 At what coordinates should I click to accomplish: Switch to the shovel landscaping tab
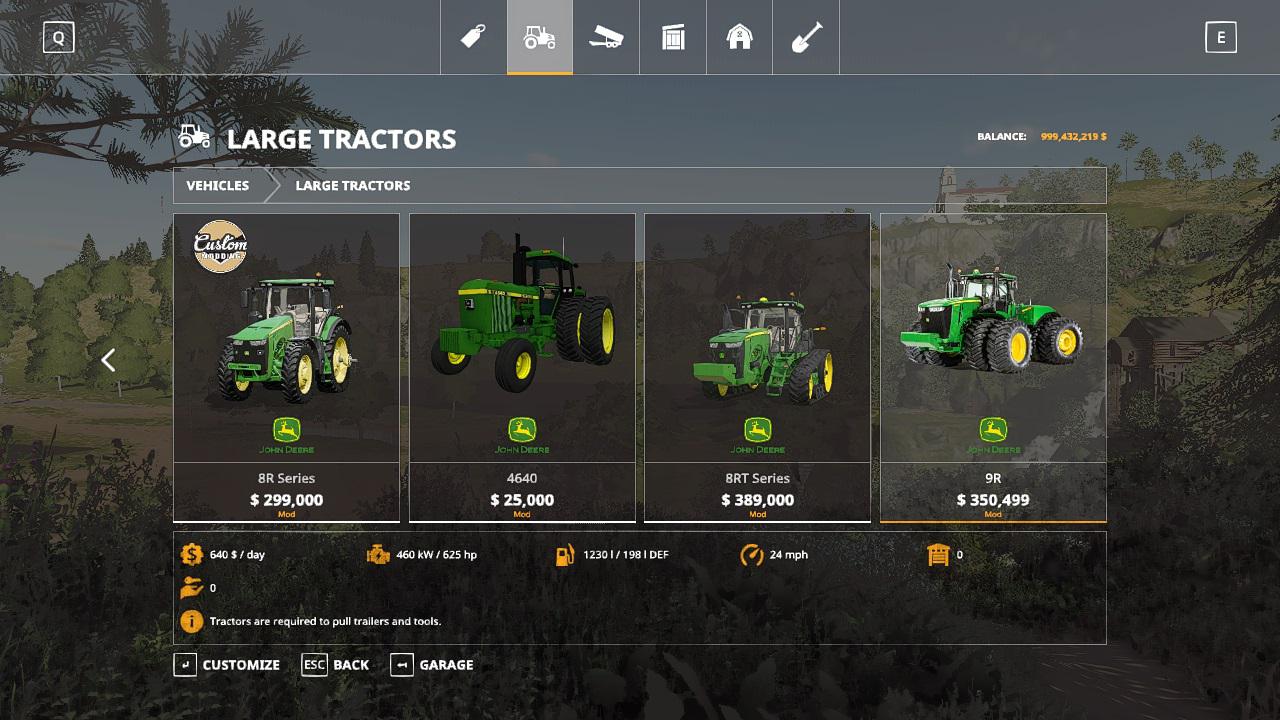click(806, 38)
